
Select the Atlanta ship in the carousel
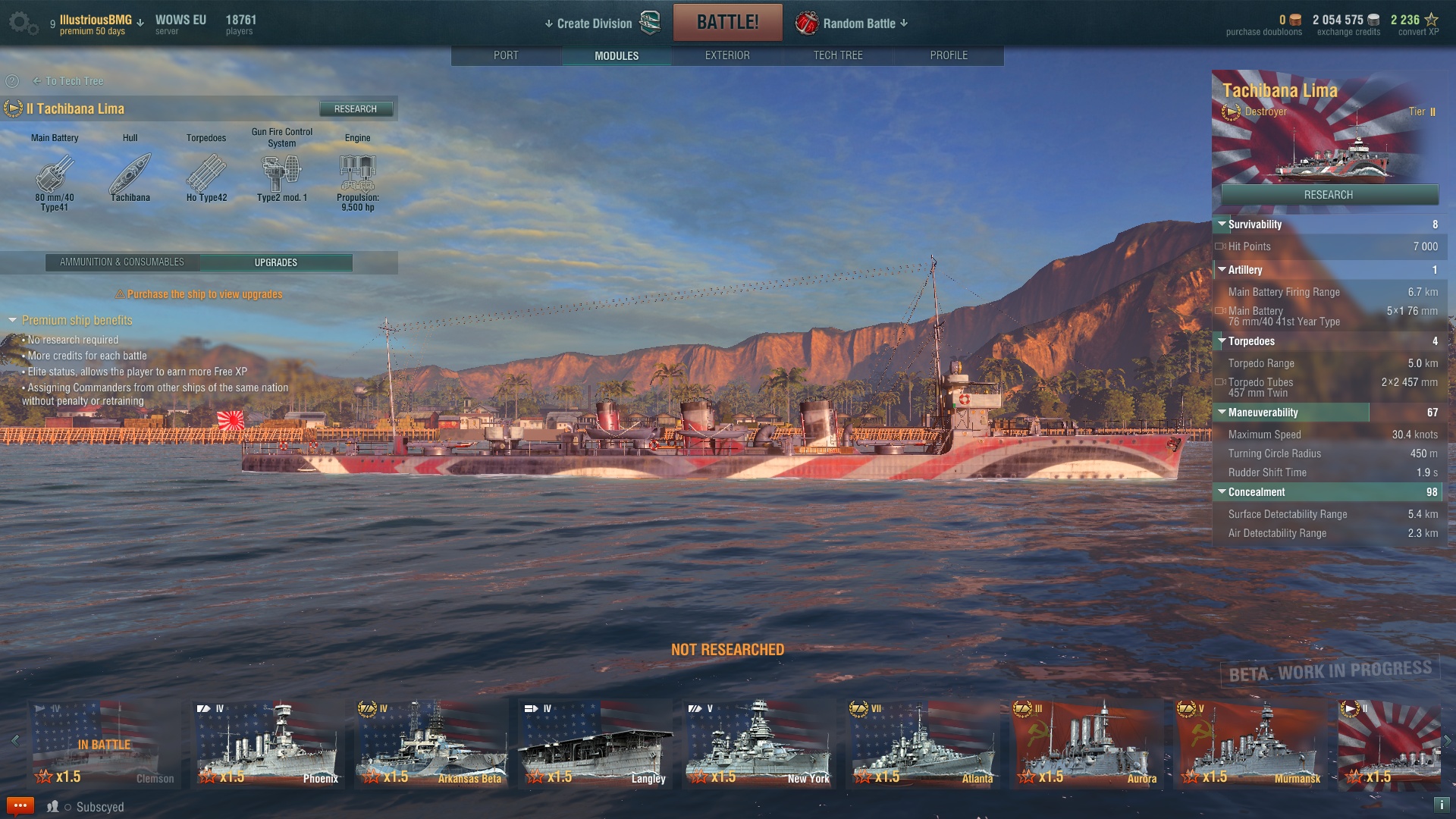tap(921, 744)
